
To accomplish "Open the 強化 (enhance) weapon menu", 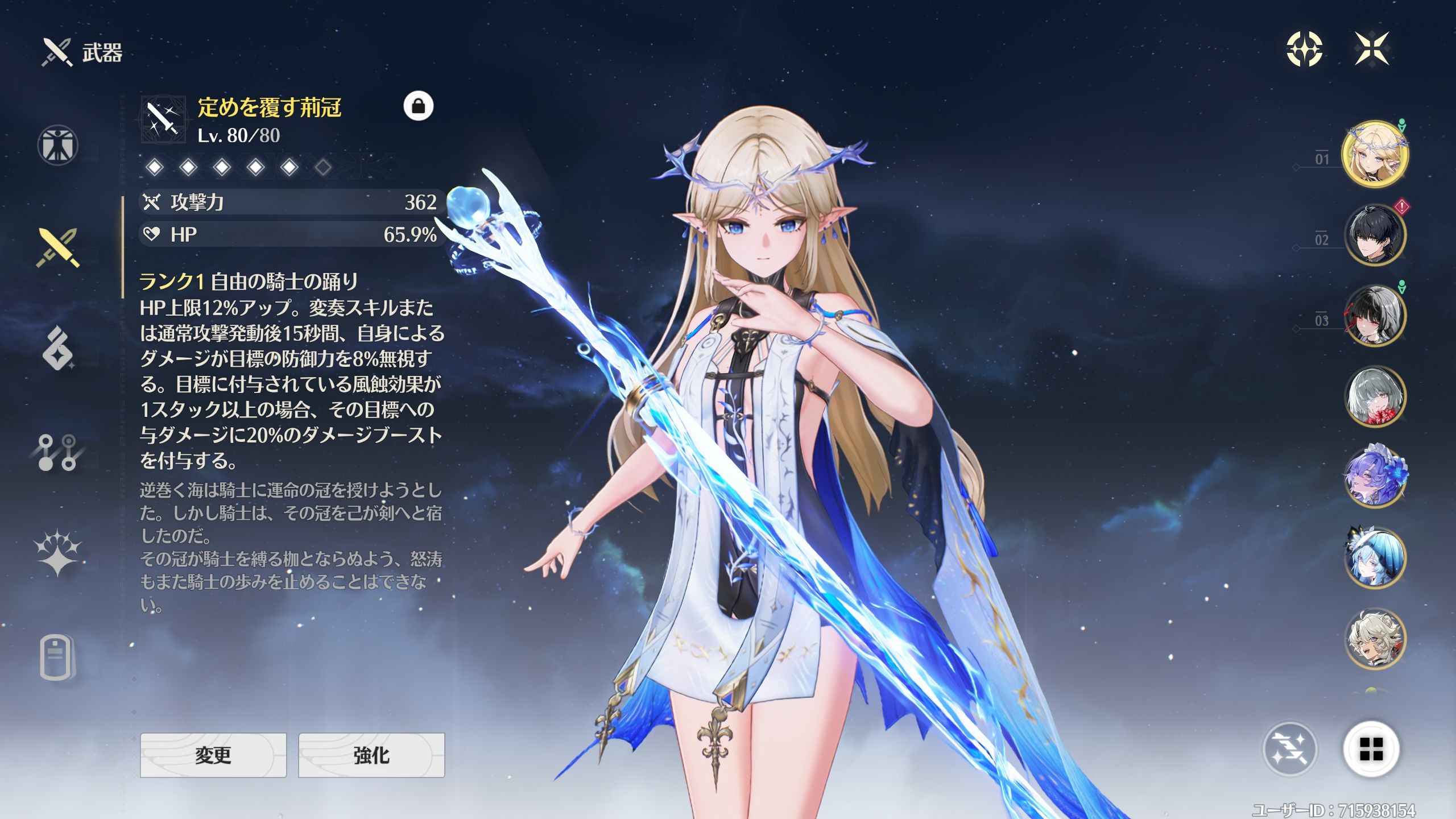I will pyautogui.click(x=371, y=755).
